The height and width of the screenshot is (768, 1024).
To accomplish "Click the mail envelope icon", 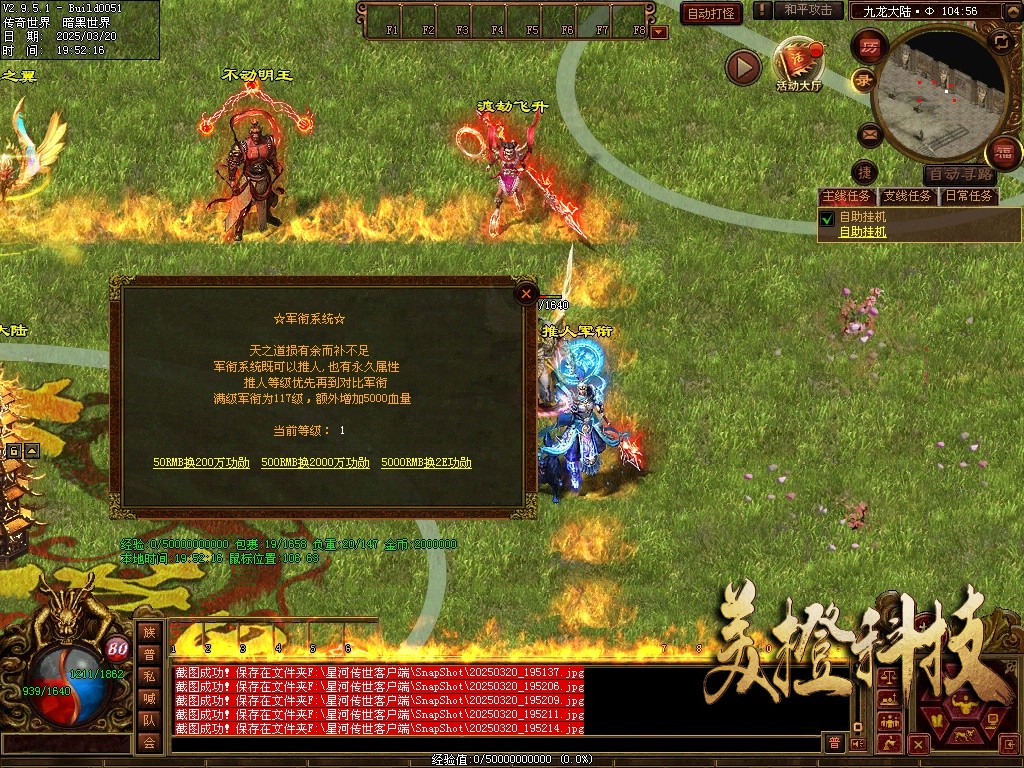I will [x=869, y=133].
